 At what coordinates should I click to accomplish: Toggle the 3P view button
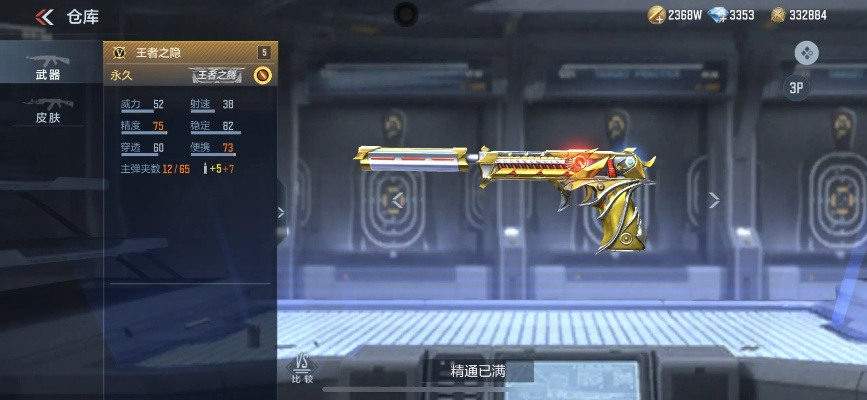click(797, 87)
